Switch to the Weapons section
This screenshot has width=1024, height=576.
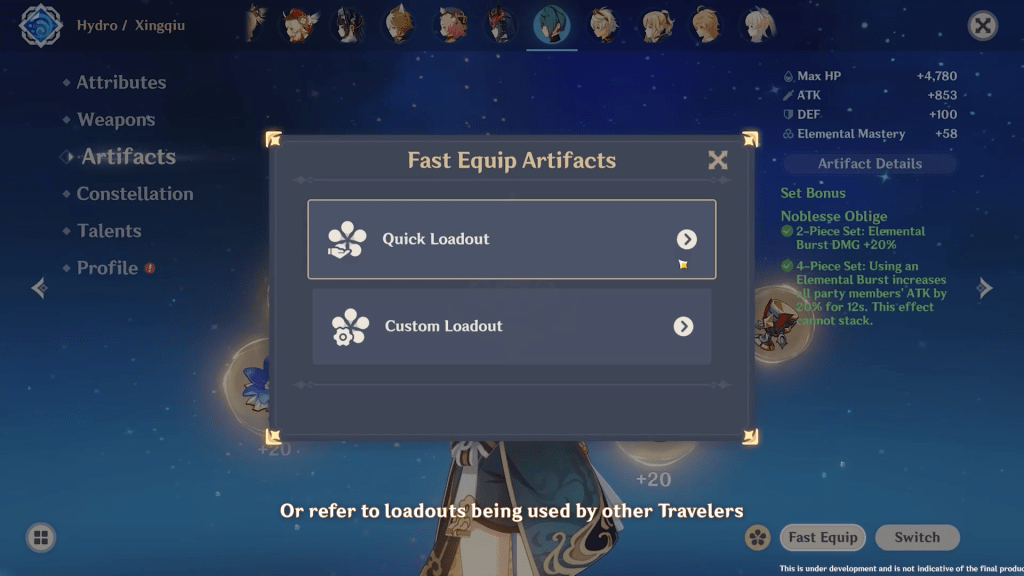click(116, 119)
